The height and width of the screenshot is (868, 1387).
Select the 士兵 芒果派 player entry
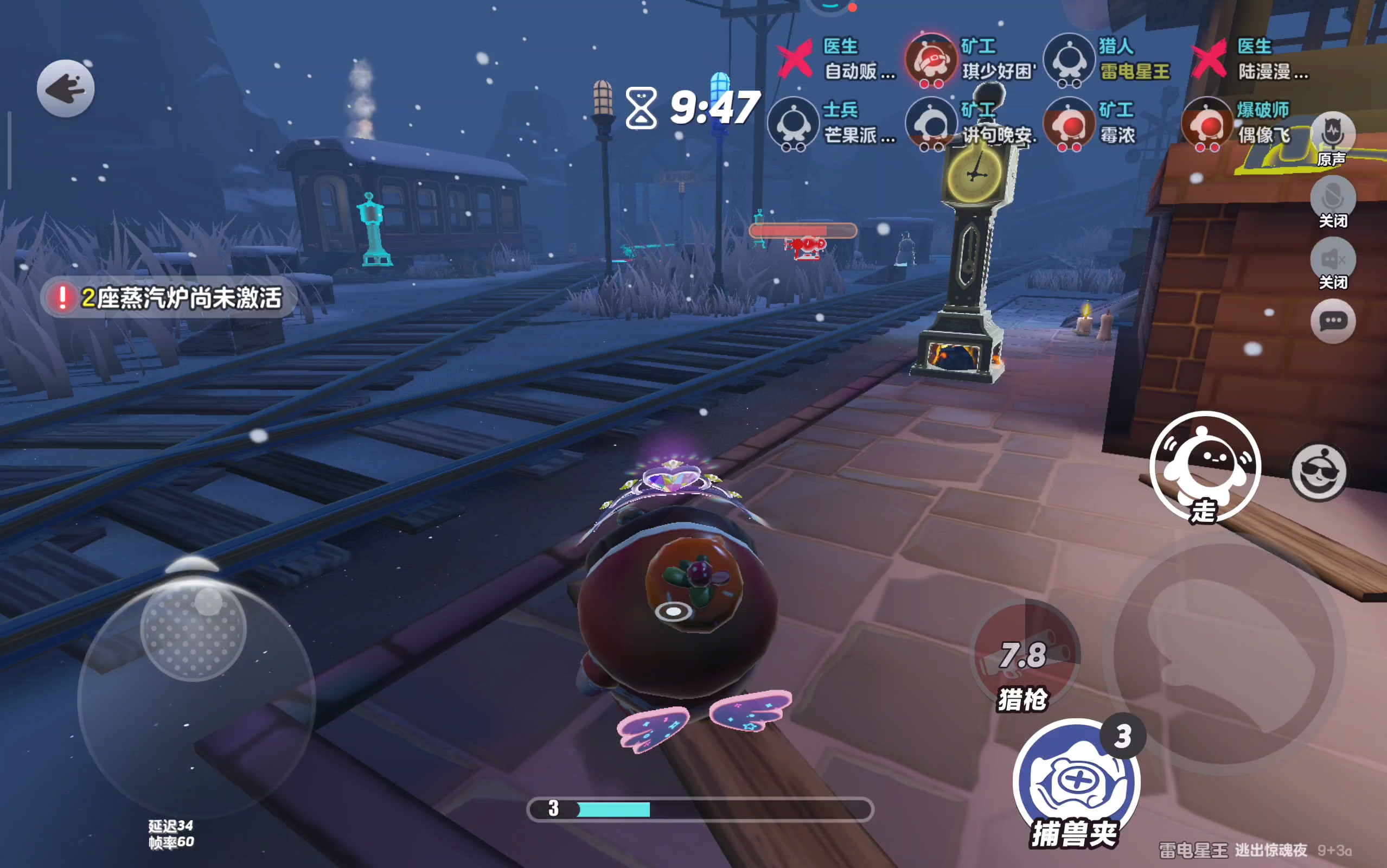[x=832, y=123]
